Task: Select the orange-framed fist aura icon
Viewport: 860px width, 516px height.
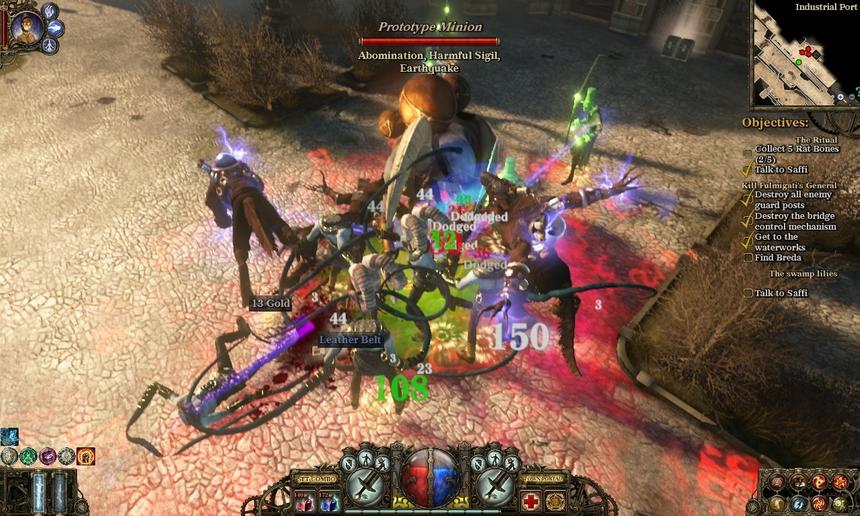Action: pyautogui.click(x=86, y=457)
